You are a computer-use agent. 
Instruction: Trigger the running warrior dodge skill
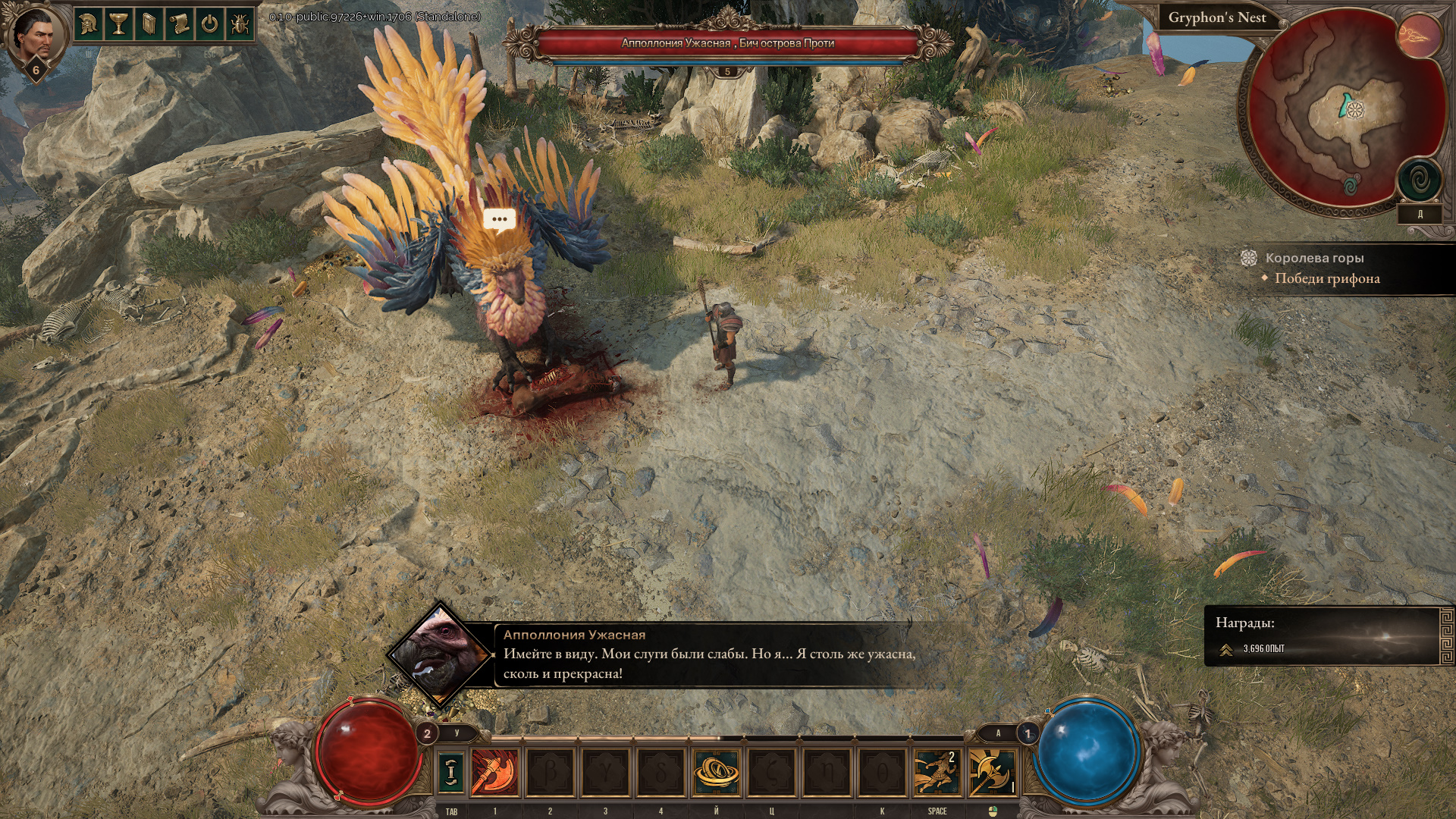coord(937,772)
